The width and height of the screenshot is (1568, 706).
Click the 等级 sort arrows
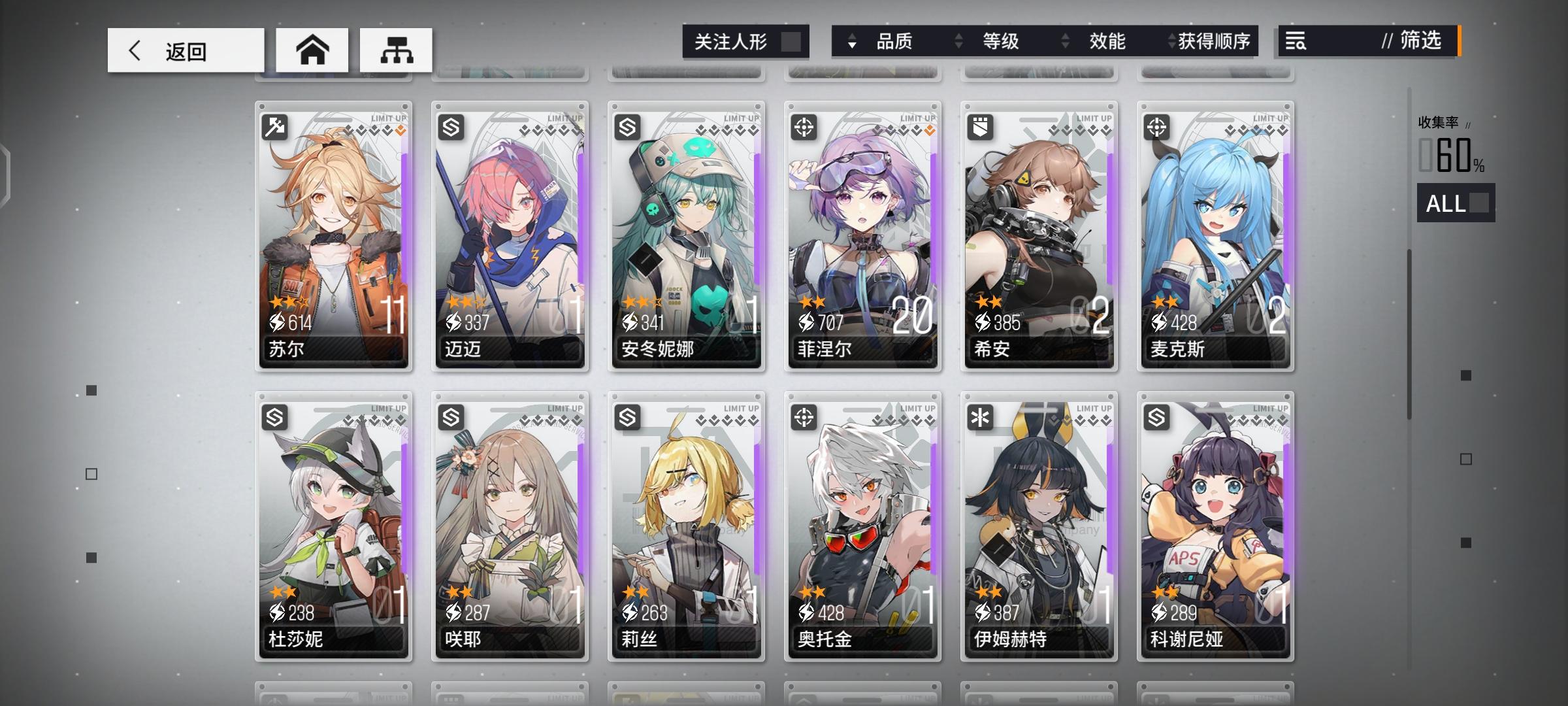(x=959, y=41)
